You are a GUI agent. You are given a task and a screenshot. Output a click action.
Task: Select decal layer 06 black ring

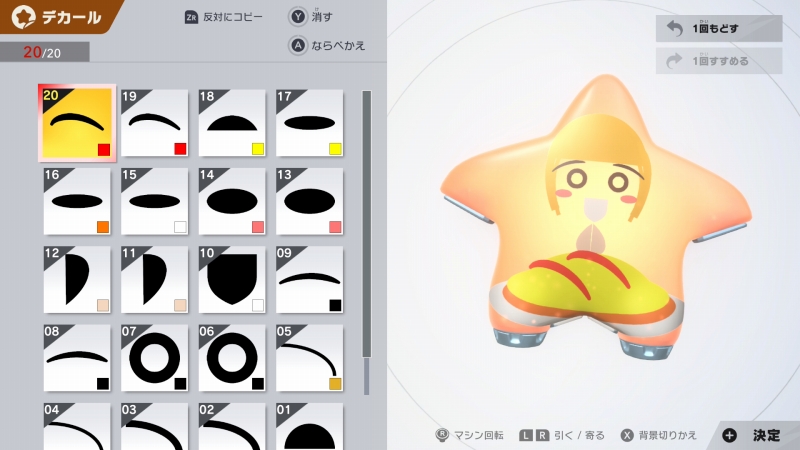point(232,357)
